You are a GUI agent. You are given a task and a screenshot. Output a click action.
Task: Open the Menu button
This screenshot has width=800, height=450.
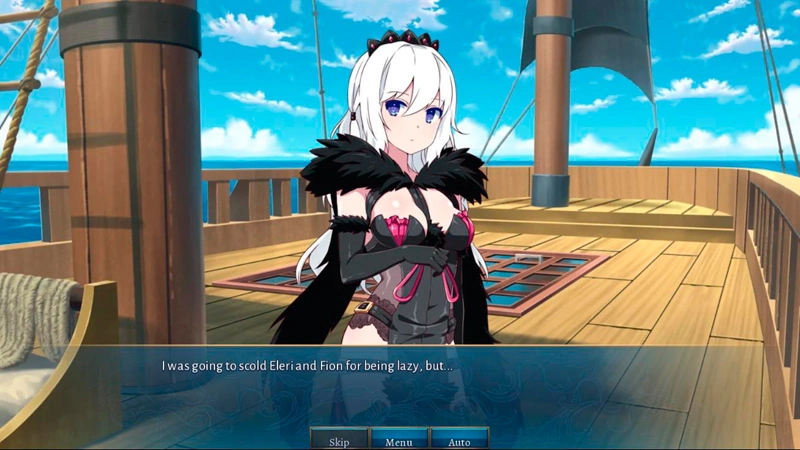point(399,440)
